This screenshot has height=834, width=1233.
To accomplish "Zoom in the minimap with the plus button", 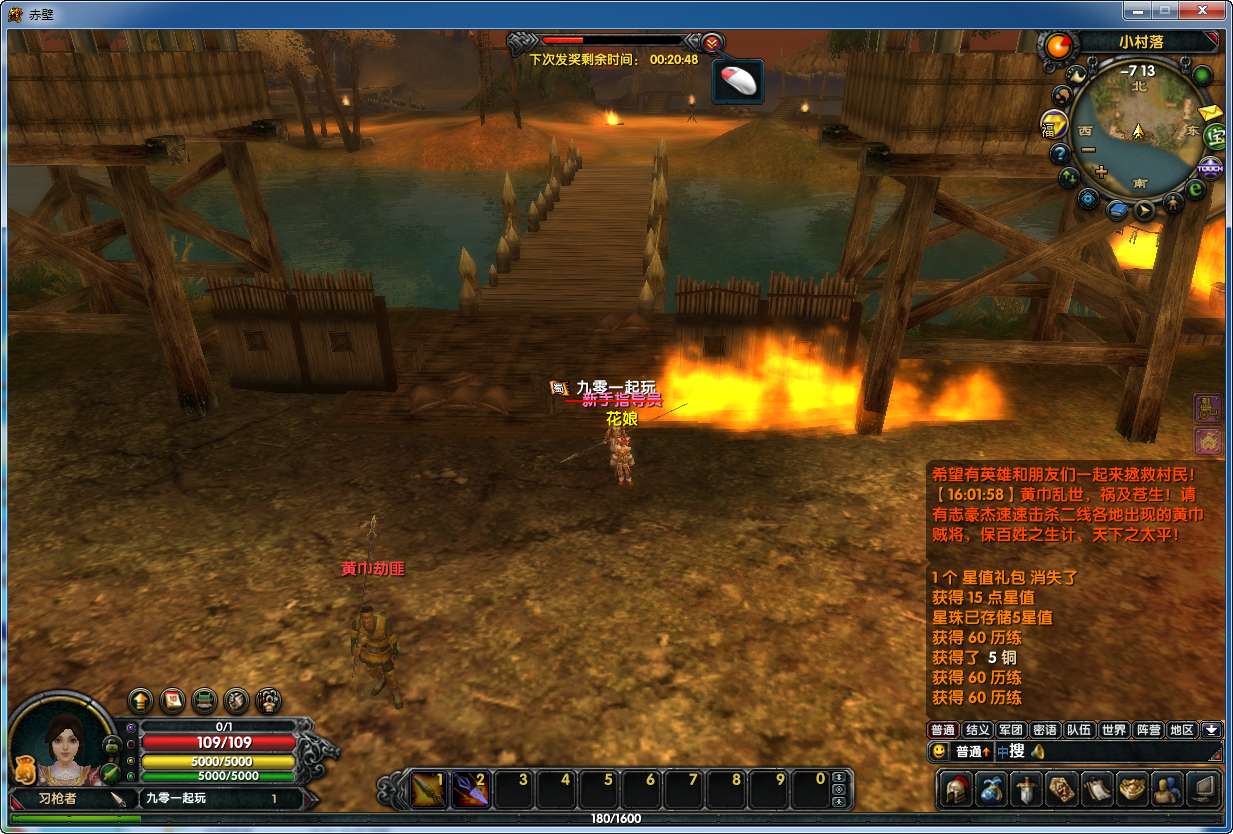I will pos(1102,172).
